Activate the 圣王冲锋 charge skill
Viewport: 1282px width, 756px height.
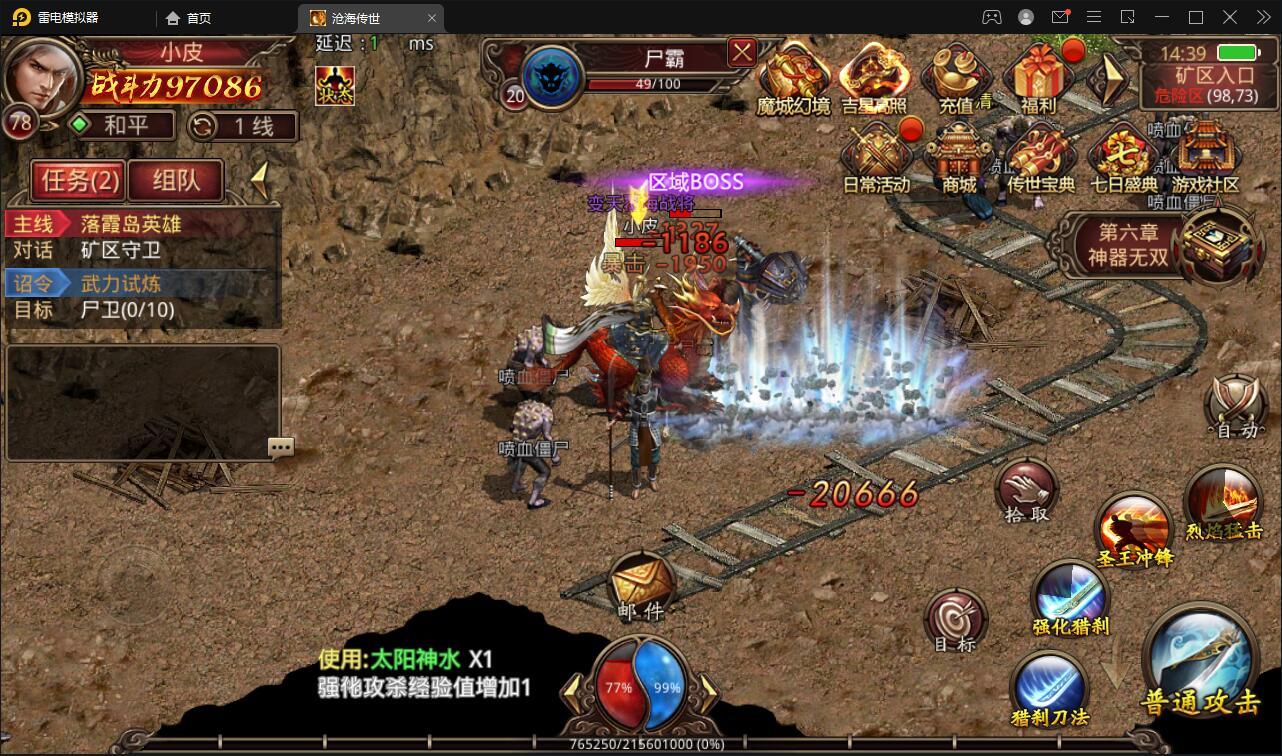[1134, 528]
